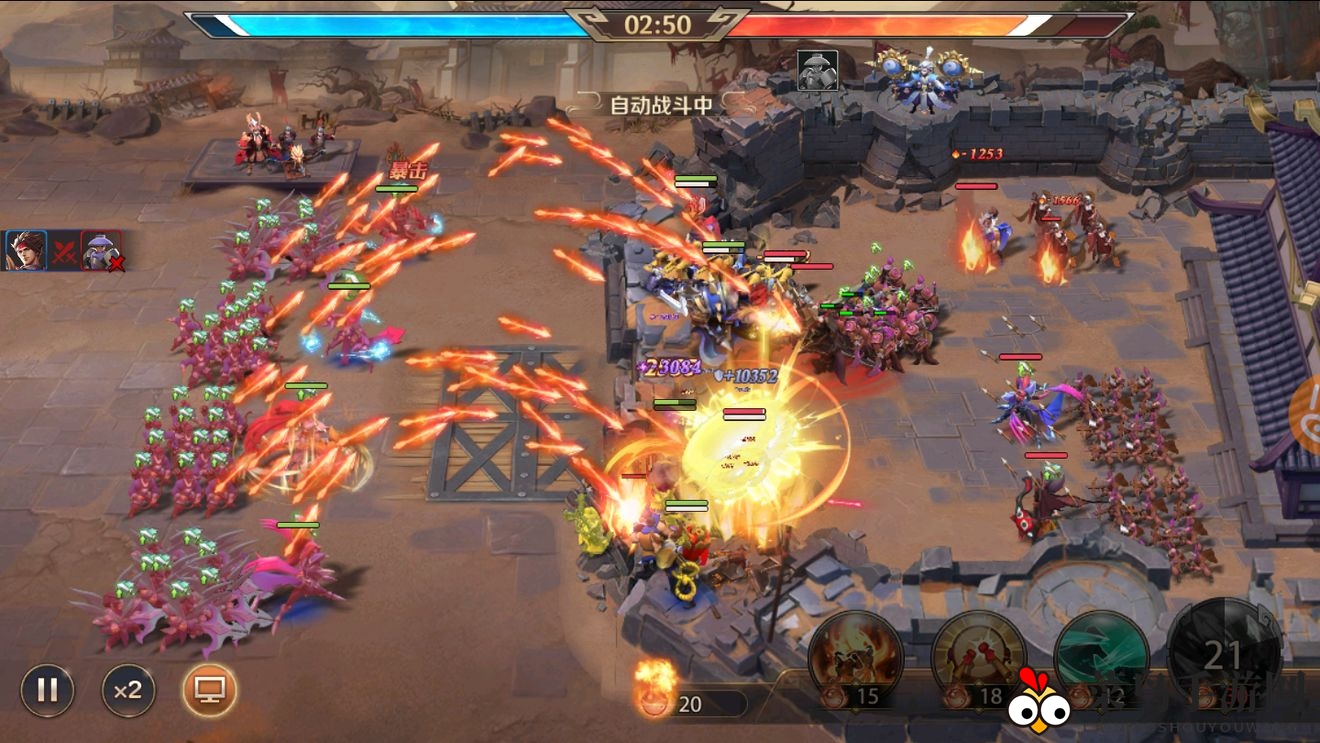Click the grey enemy general portrait icon

[x=817, y=71]
